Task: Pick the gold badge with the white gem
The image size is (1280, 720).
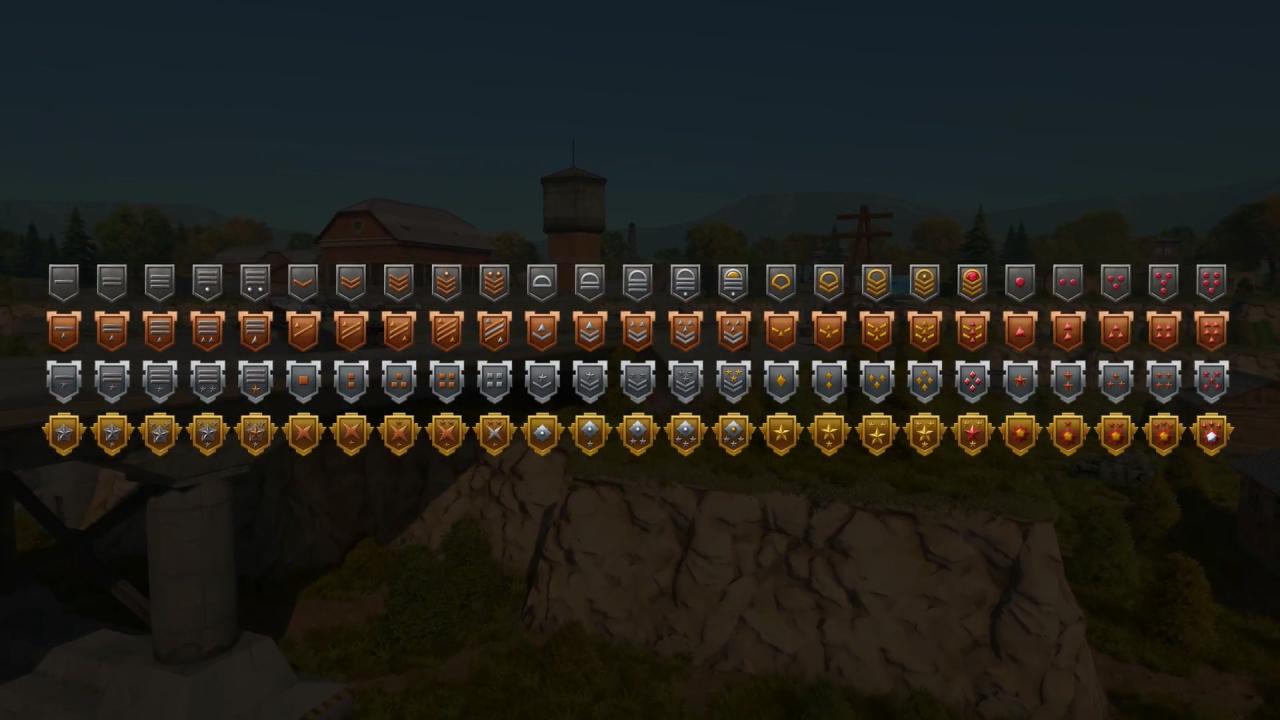Action: click(1211, 434)
